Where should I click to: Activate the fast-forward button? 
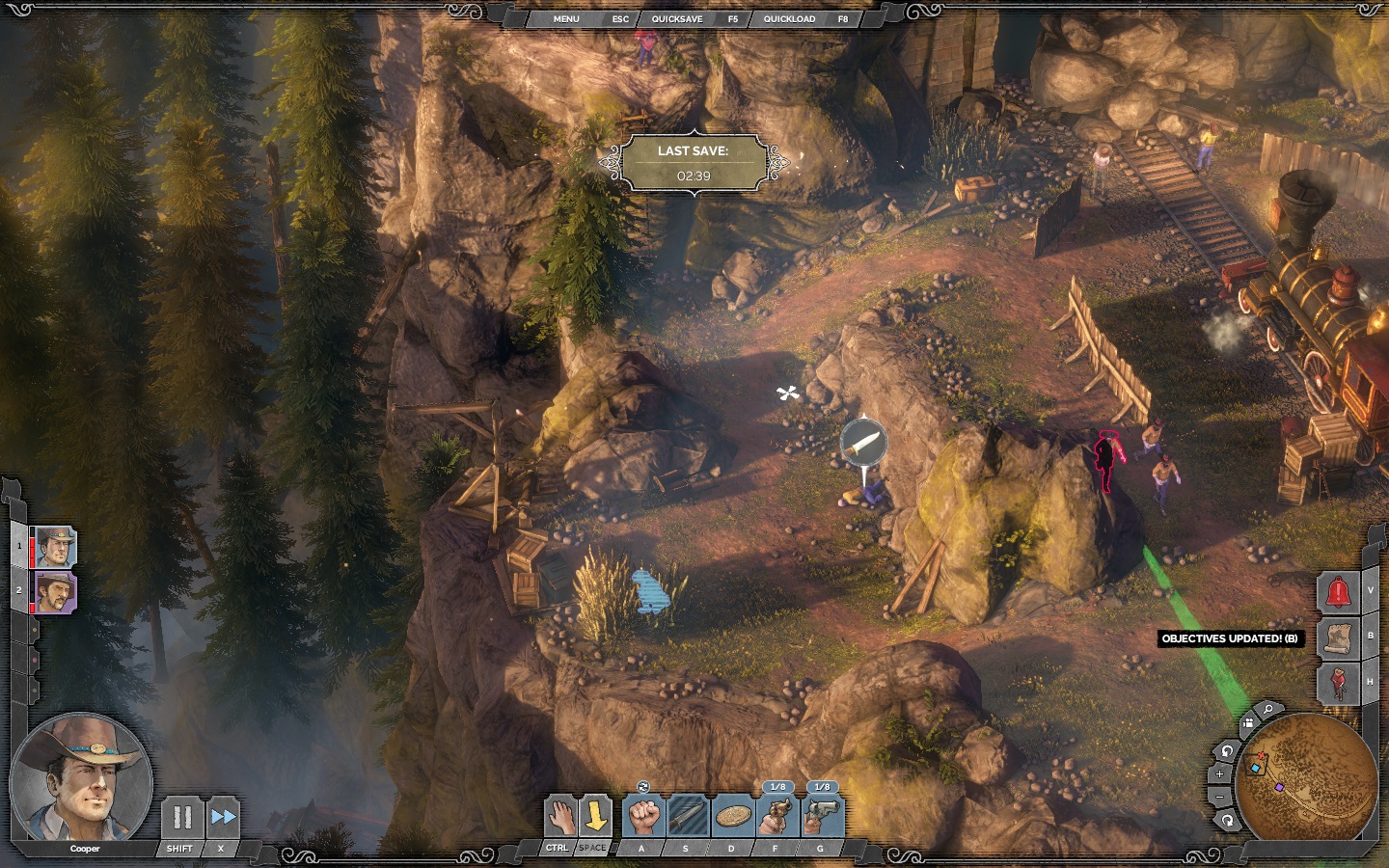[x=223, y=818]
